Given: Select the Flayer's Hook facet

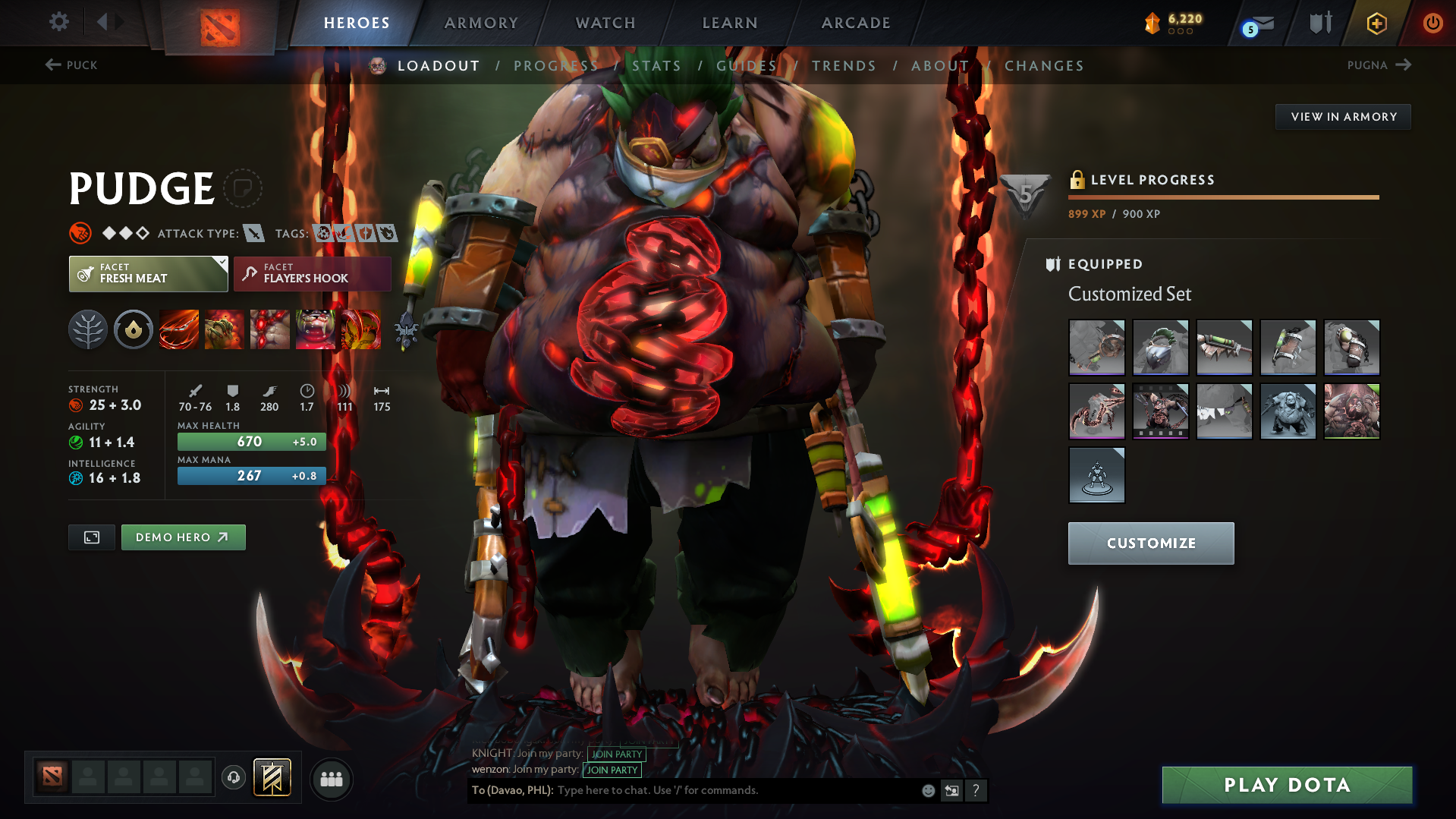Looking at the screenshot, I should 312,273.
